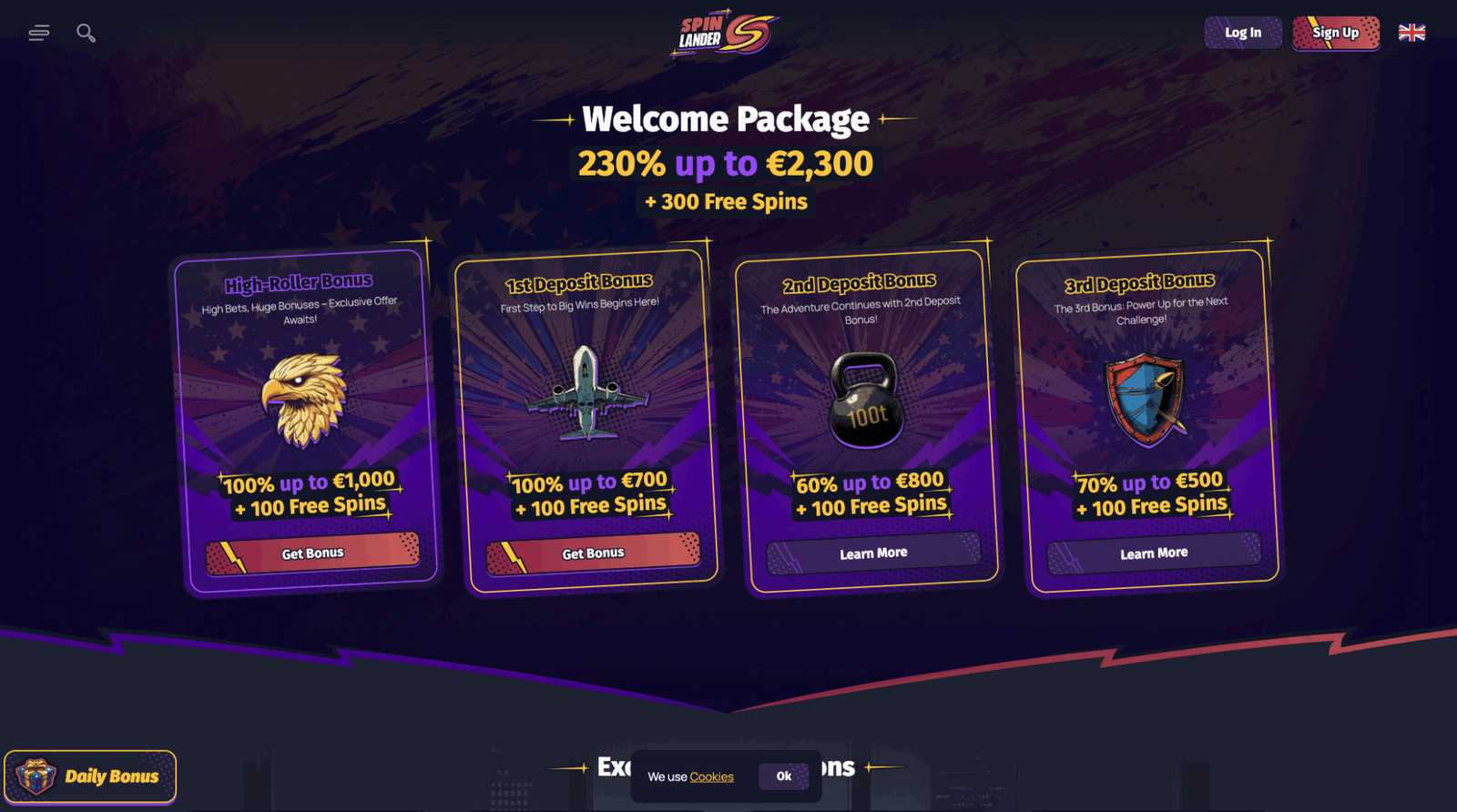Select the golden eagle High-Roller image

[304, 400]
